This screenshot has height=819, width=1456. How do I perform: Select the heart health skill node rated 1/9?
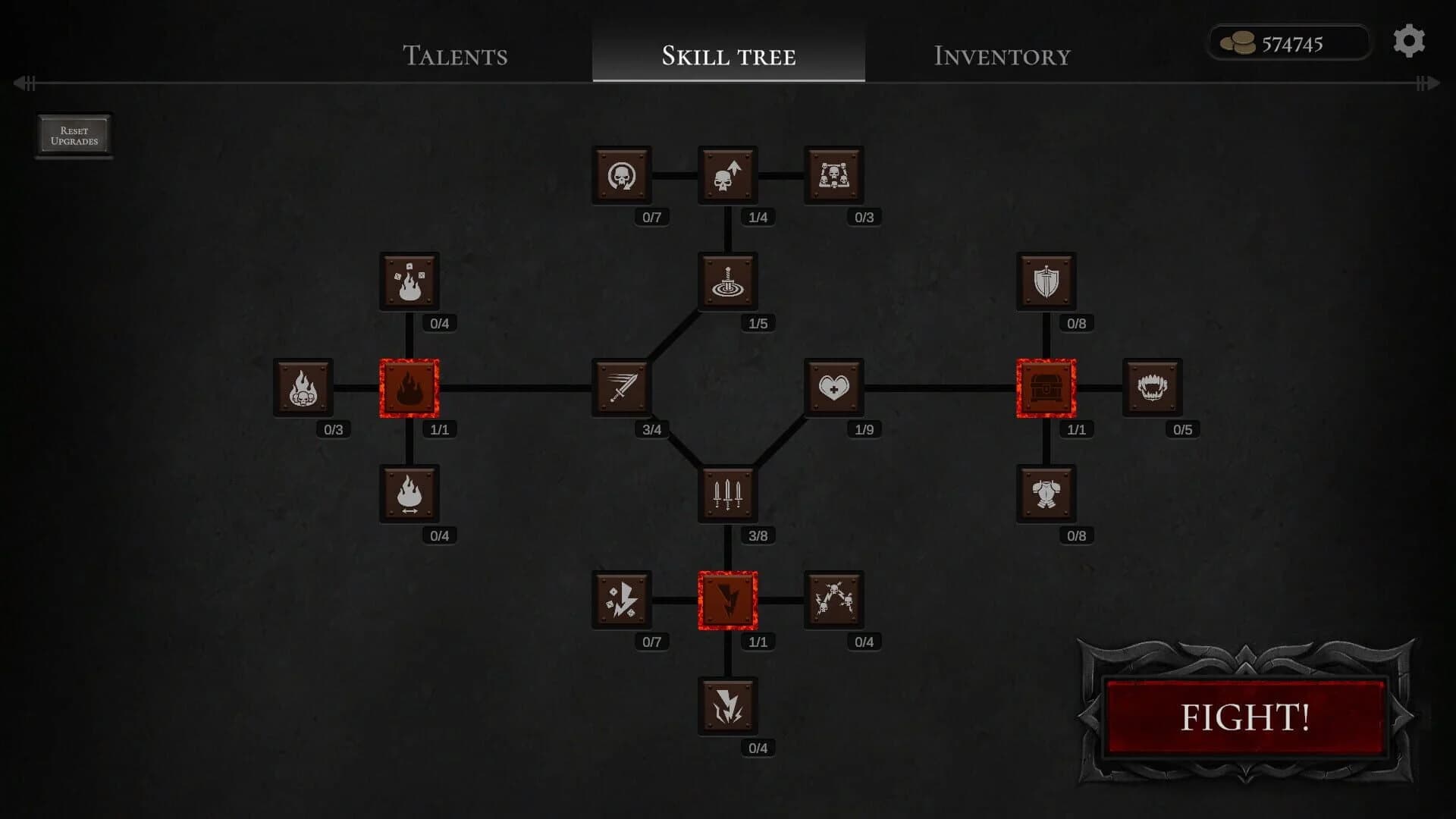pos(833,388)
